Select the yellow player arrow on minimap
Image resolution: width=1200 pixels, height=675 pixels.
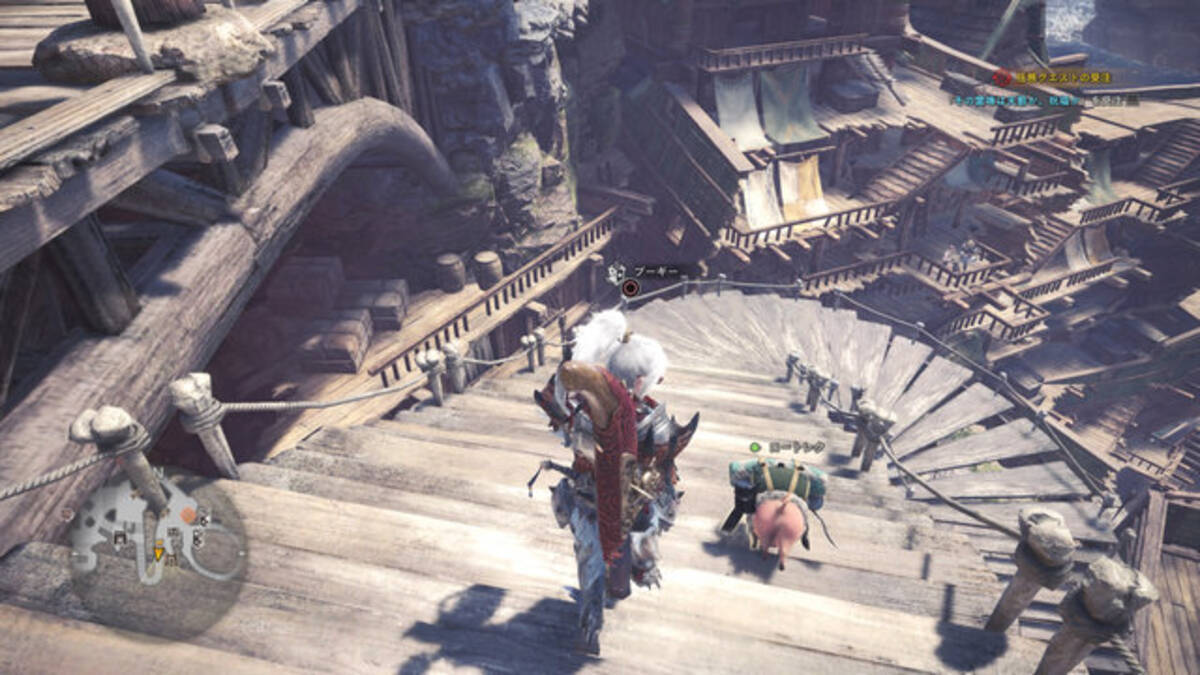point(158,552)
